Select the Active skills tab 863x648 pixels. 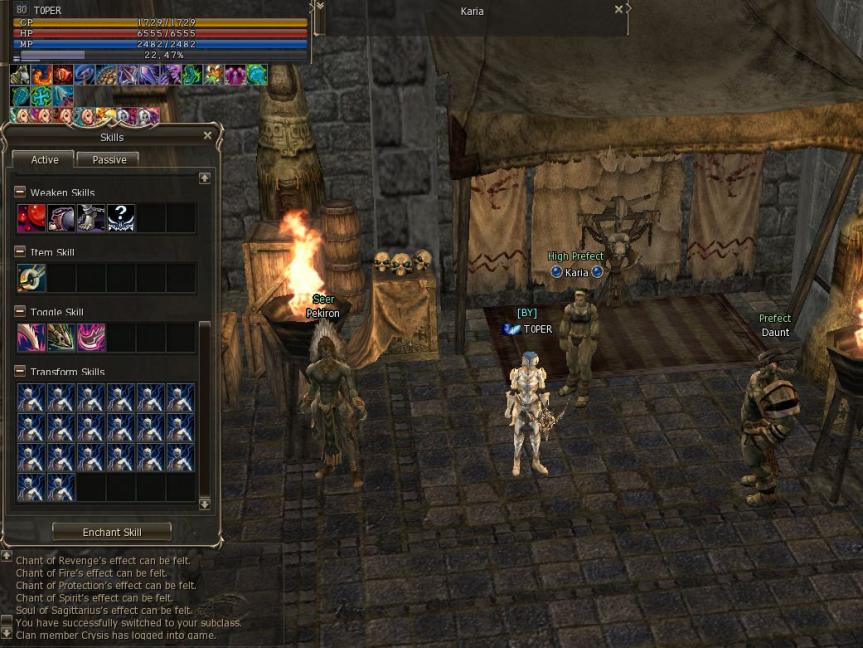coord(44,159)
